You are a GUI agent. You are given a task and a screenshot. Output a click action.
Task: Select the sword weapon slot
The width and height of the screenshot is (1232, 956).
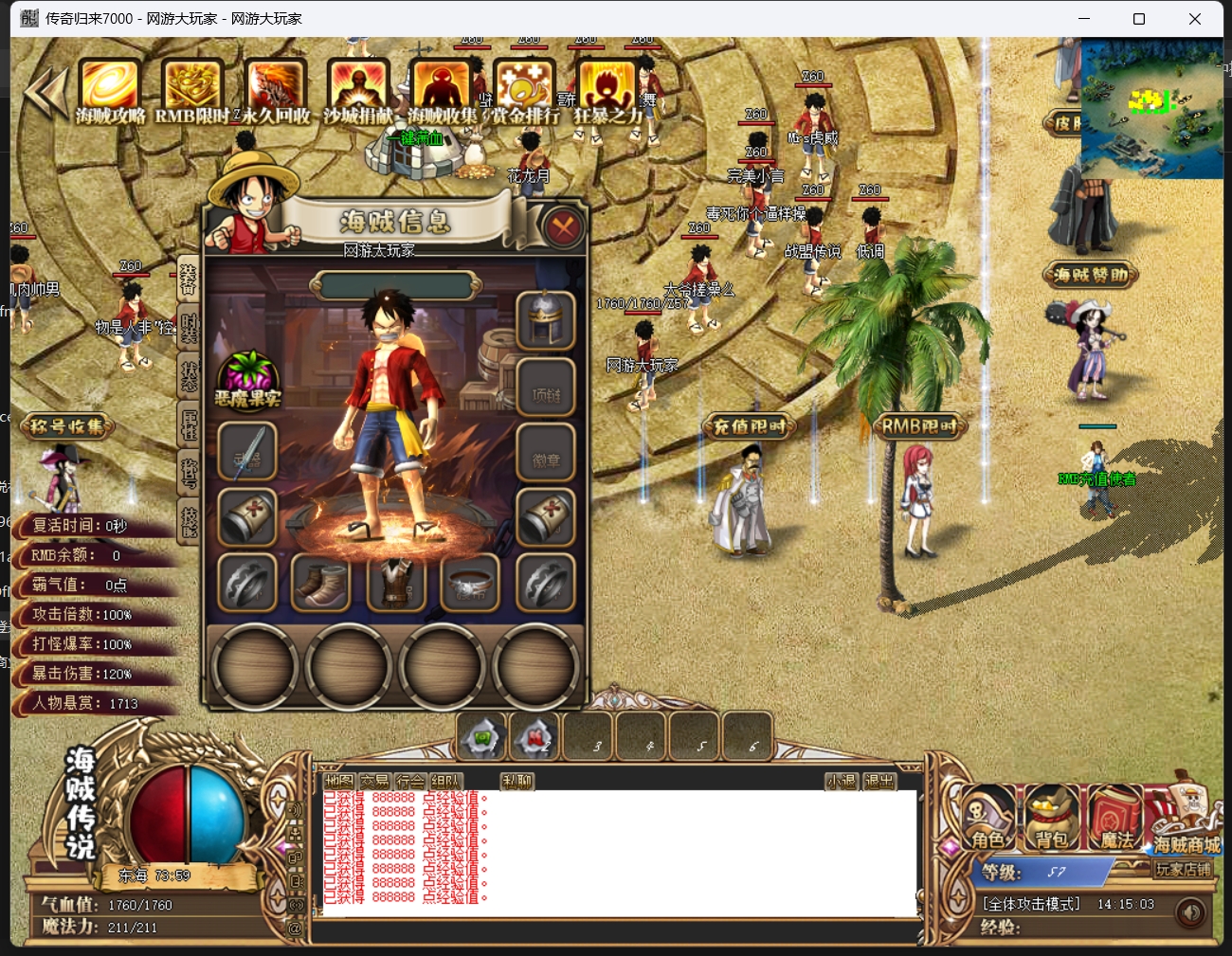coord(247,452)
